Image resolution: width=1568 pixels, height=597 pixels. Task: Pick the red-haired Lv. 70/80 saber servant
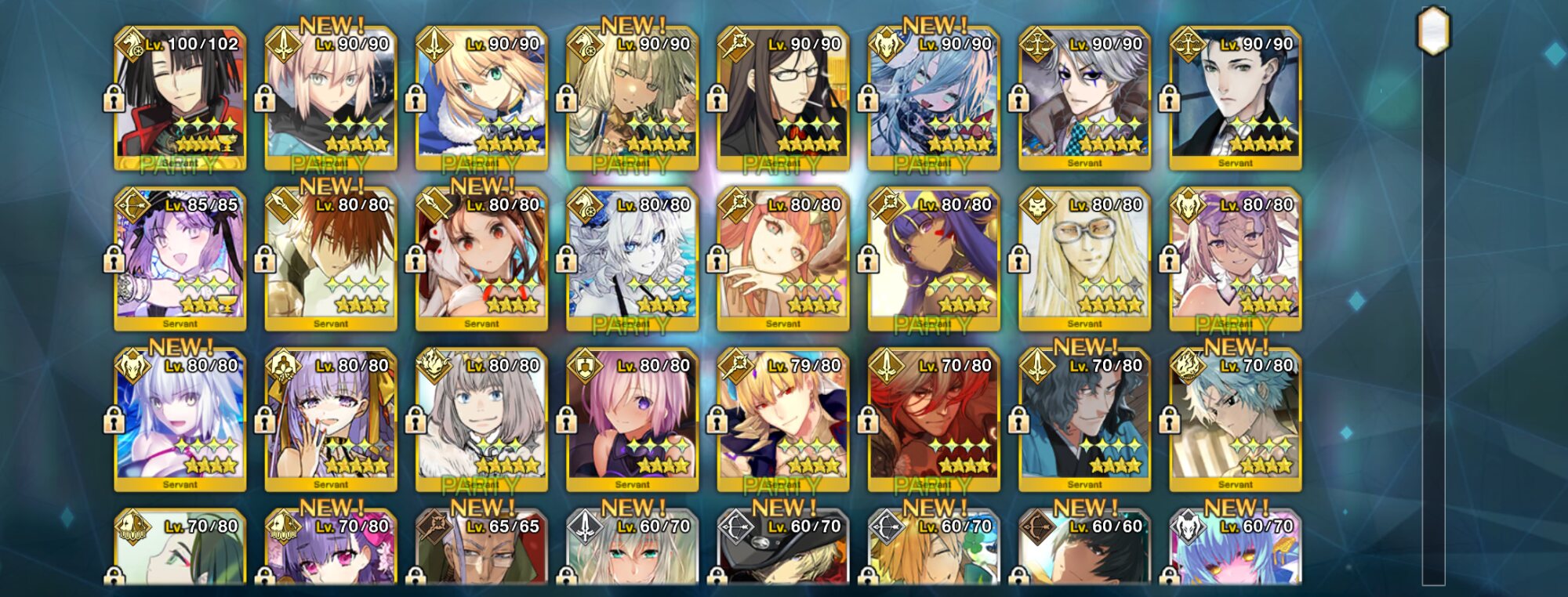tap(934, 419)
